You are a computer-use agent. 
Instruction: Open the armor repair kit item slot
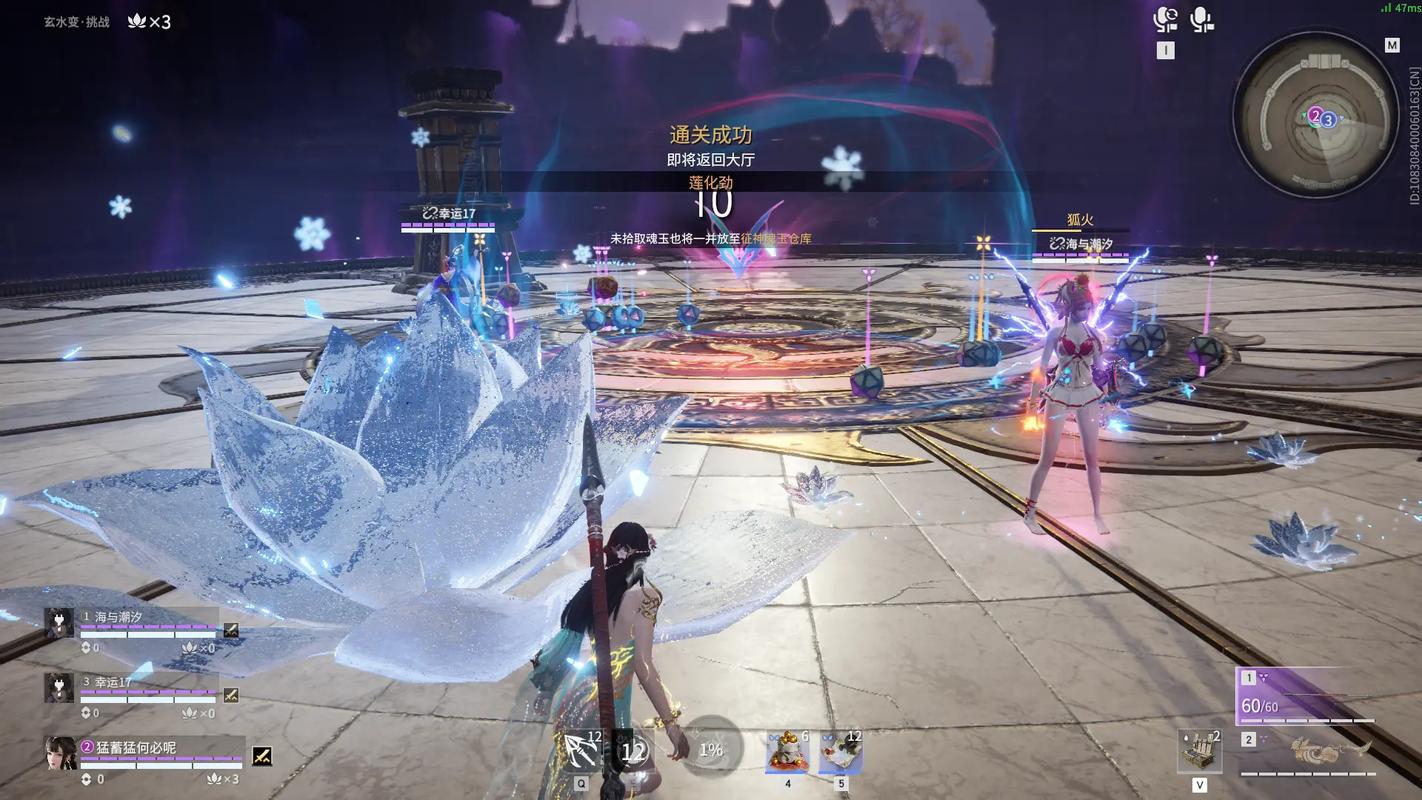click(1199, 750)
